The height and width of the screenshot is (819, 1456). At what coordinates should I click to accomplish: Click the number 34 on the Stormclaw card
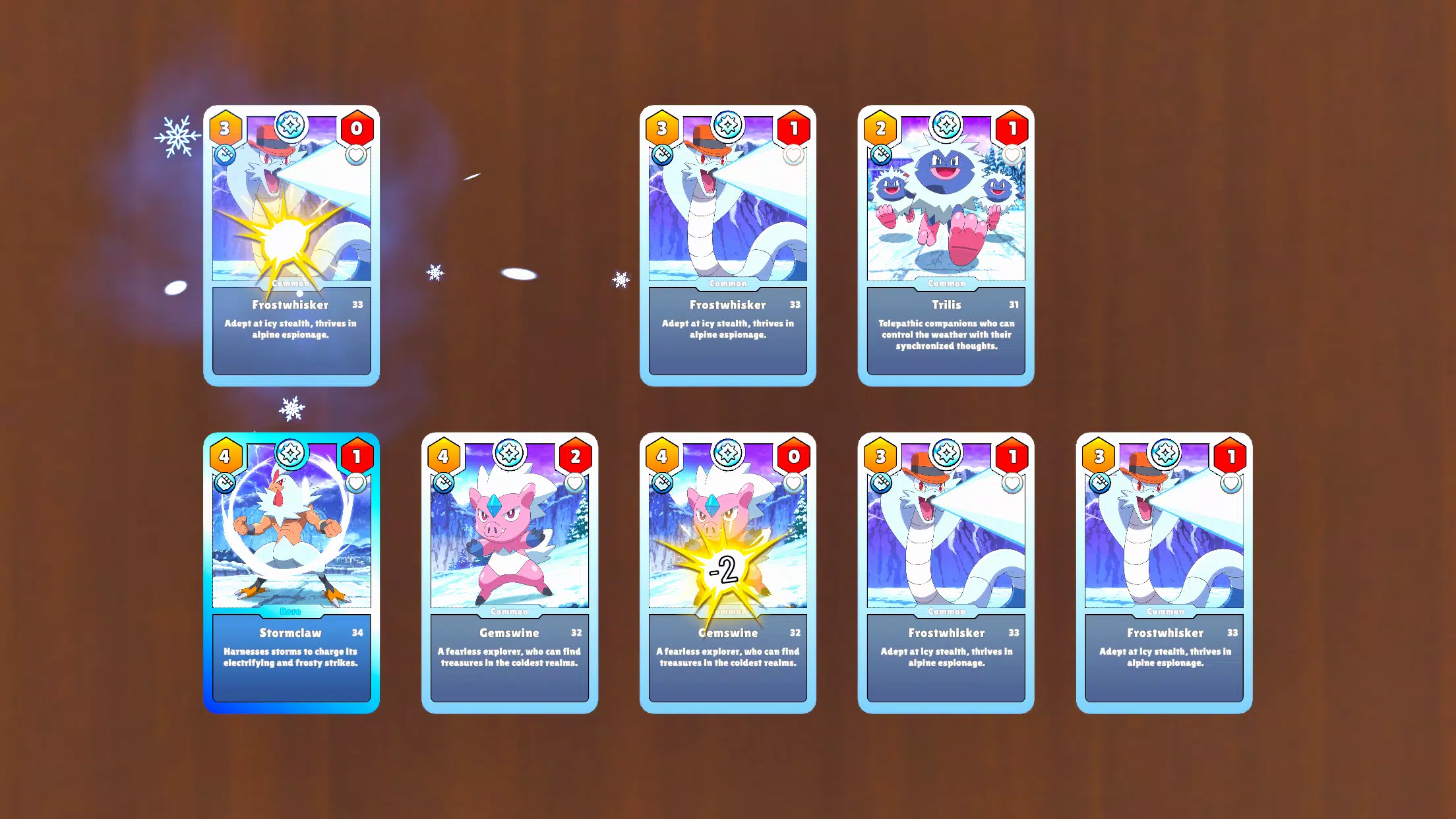point(358,632)
